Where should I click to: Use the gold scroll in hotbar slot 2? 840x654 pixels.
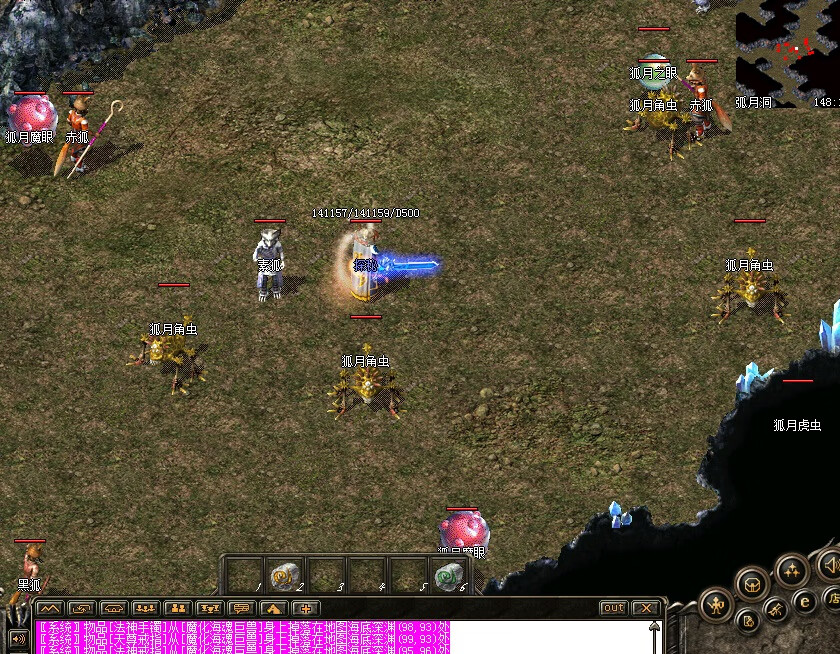point(284,575)
